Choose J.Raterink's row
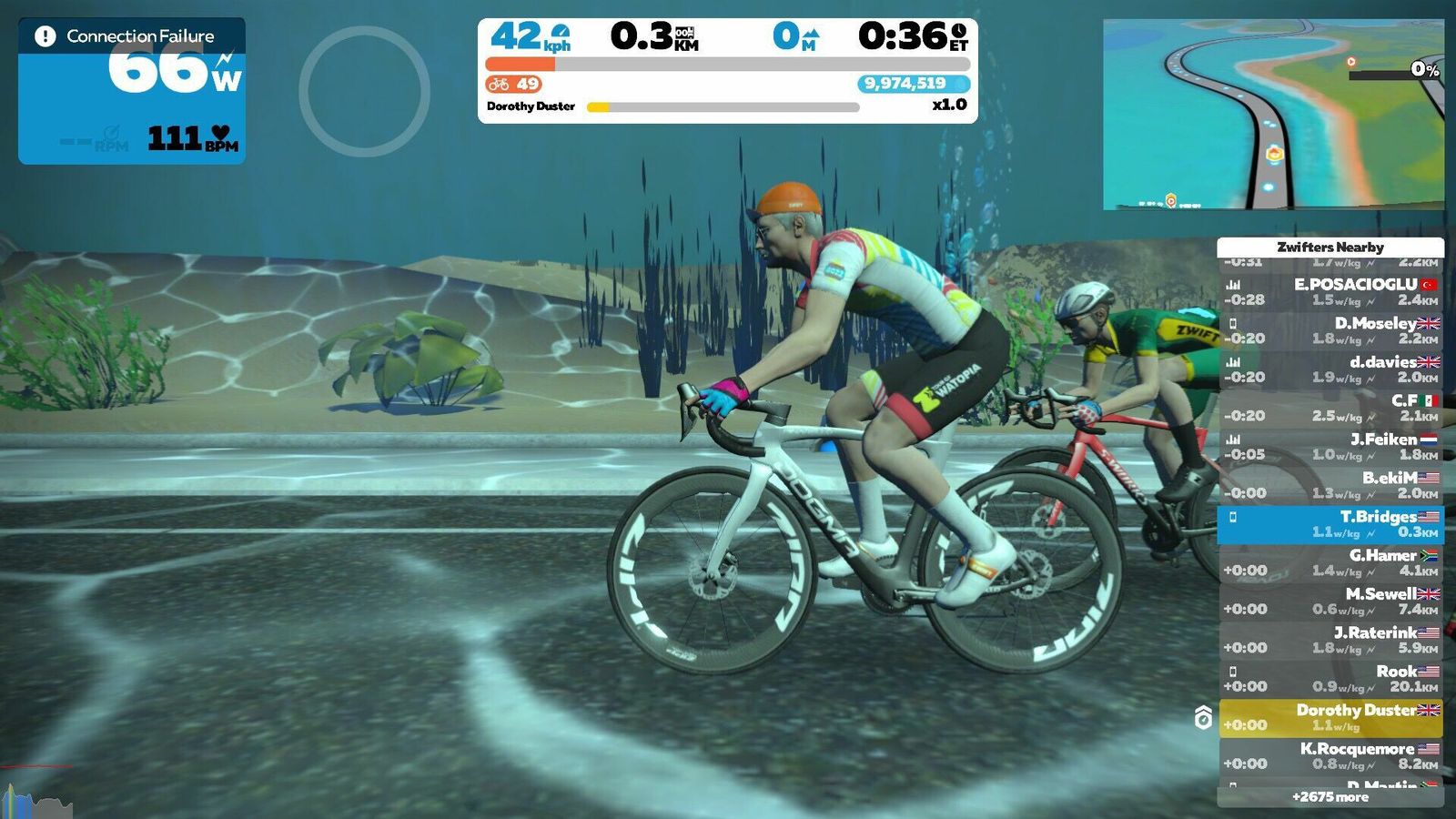1456x819 pixels. (1330, 640)
